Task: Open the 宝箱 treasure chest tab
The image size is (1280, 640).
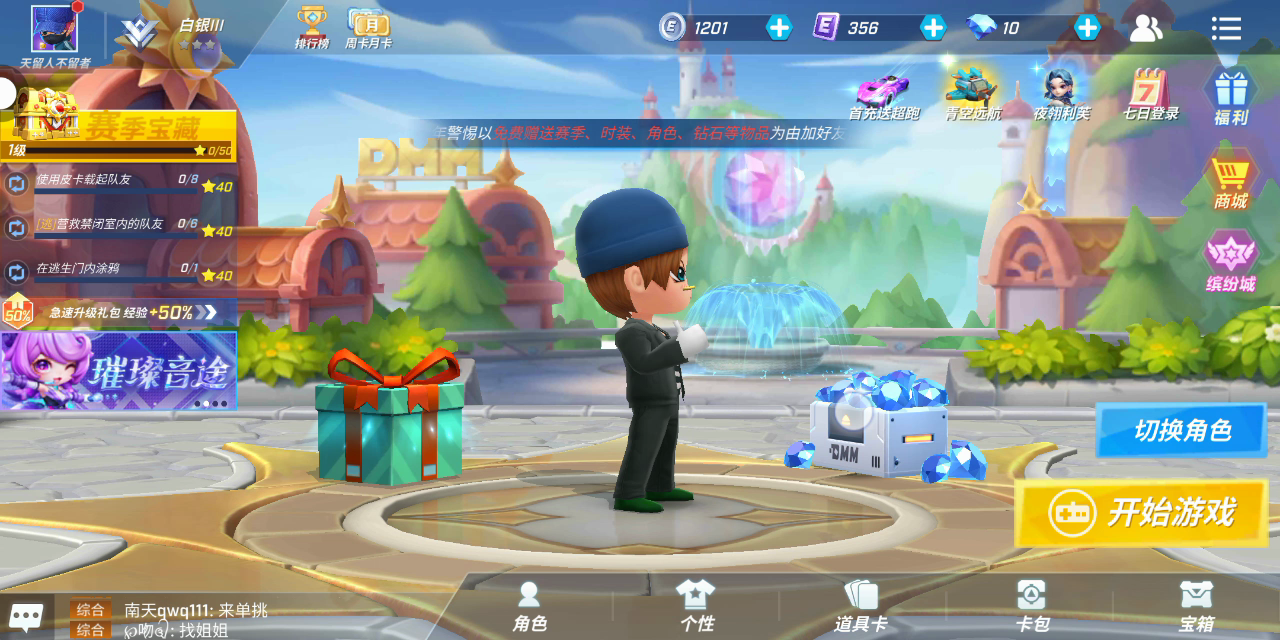Action: [x=1196, y=606]
